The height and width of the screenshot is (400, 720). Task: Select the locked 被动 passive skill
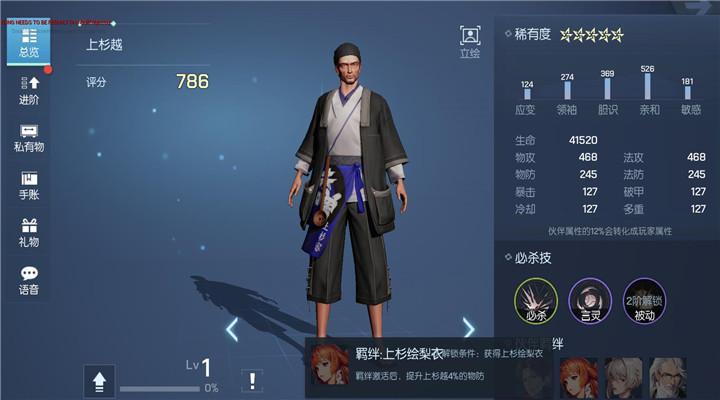coord(642,299)
